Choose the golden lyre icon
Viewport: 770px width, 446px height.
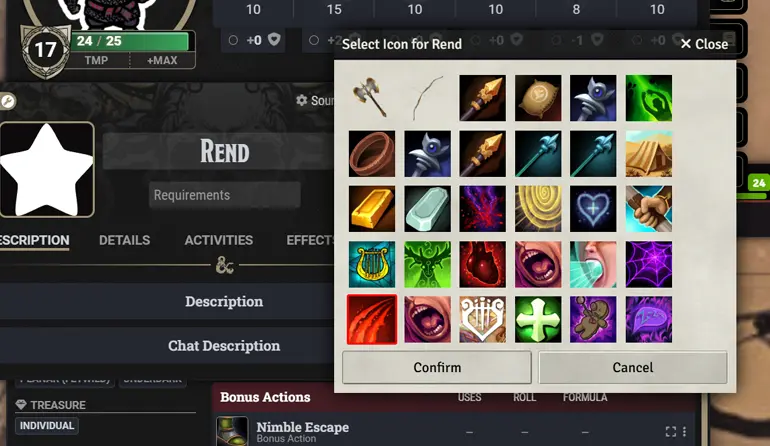(372, 264)
